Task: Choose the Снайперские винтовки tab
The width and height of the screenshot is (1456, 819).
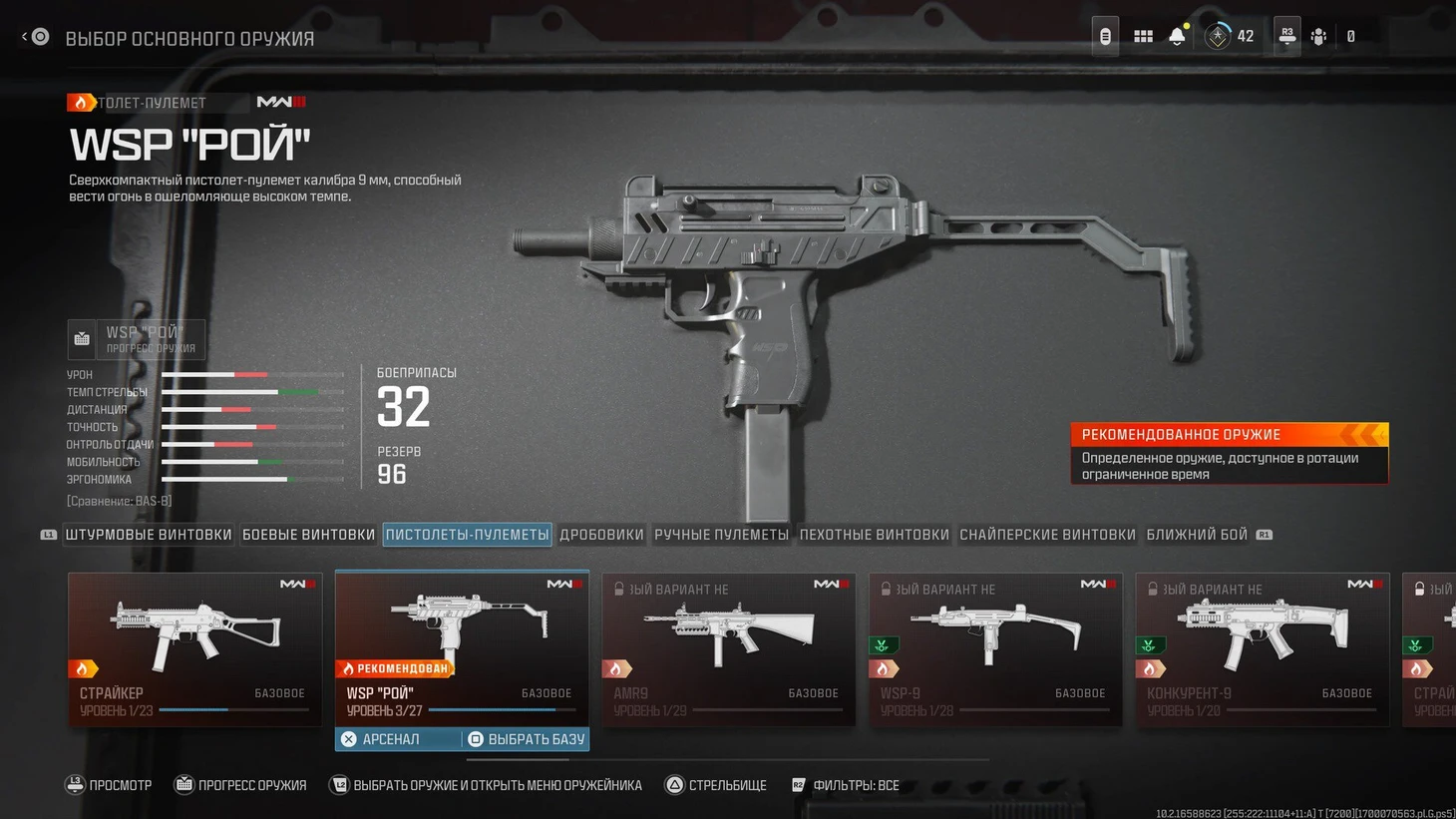Action: [1047, 535]
